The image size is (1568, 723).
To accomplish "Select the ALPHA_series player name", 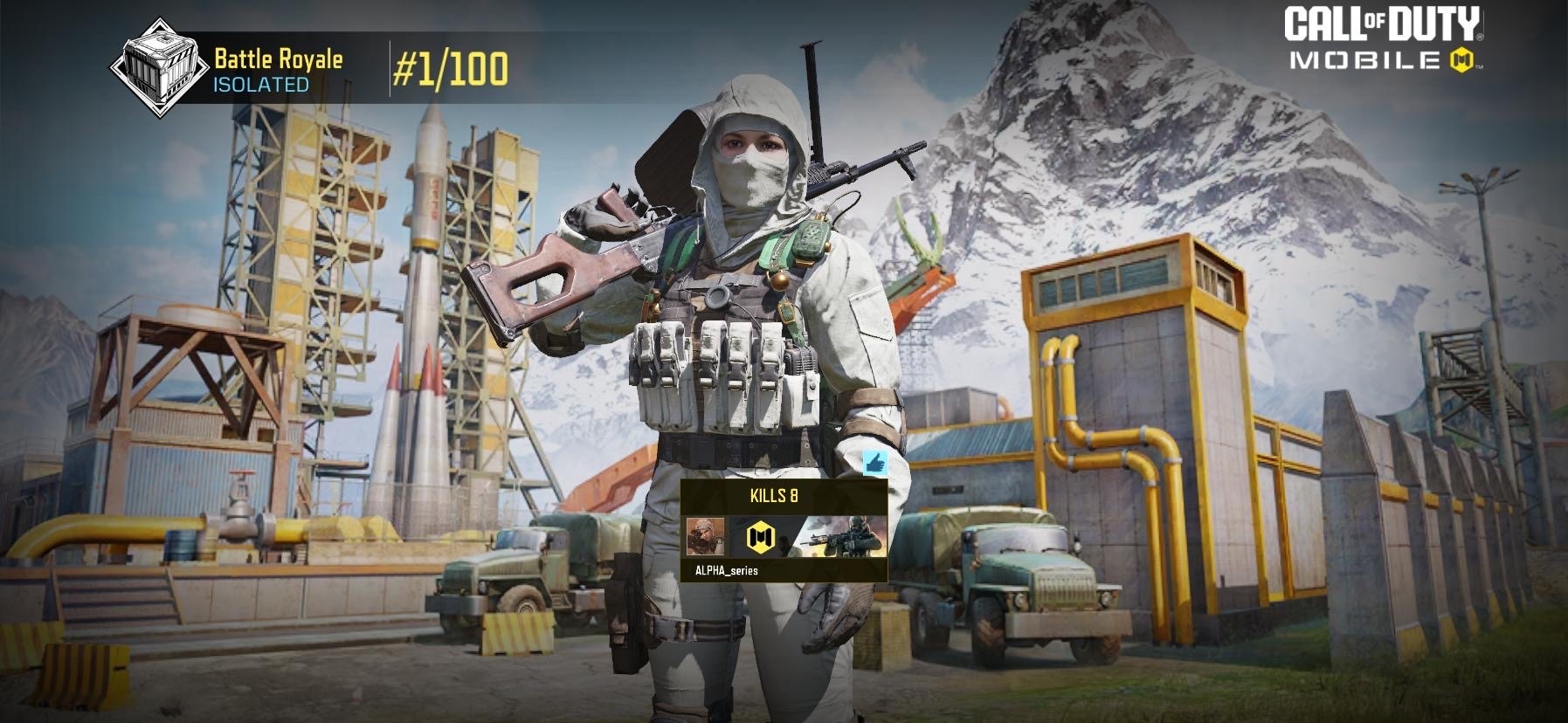I will point(726,570).
